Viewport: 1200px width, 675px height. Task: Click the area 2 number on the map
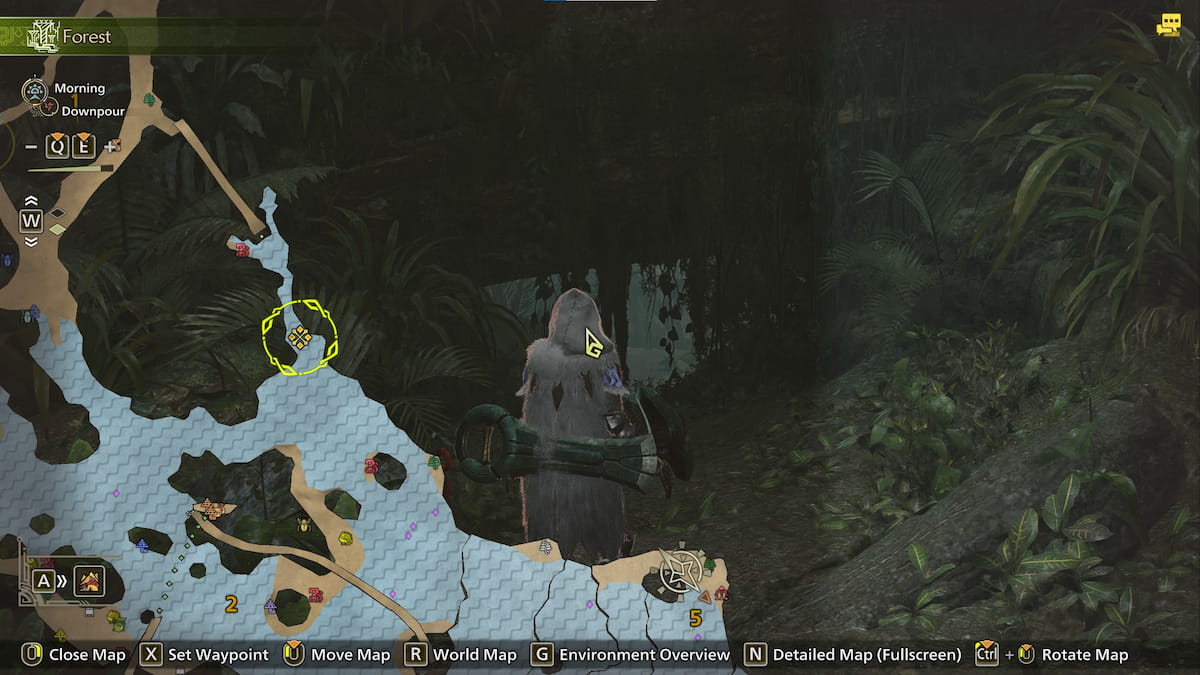(x=231, y=603)
